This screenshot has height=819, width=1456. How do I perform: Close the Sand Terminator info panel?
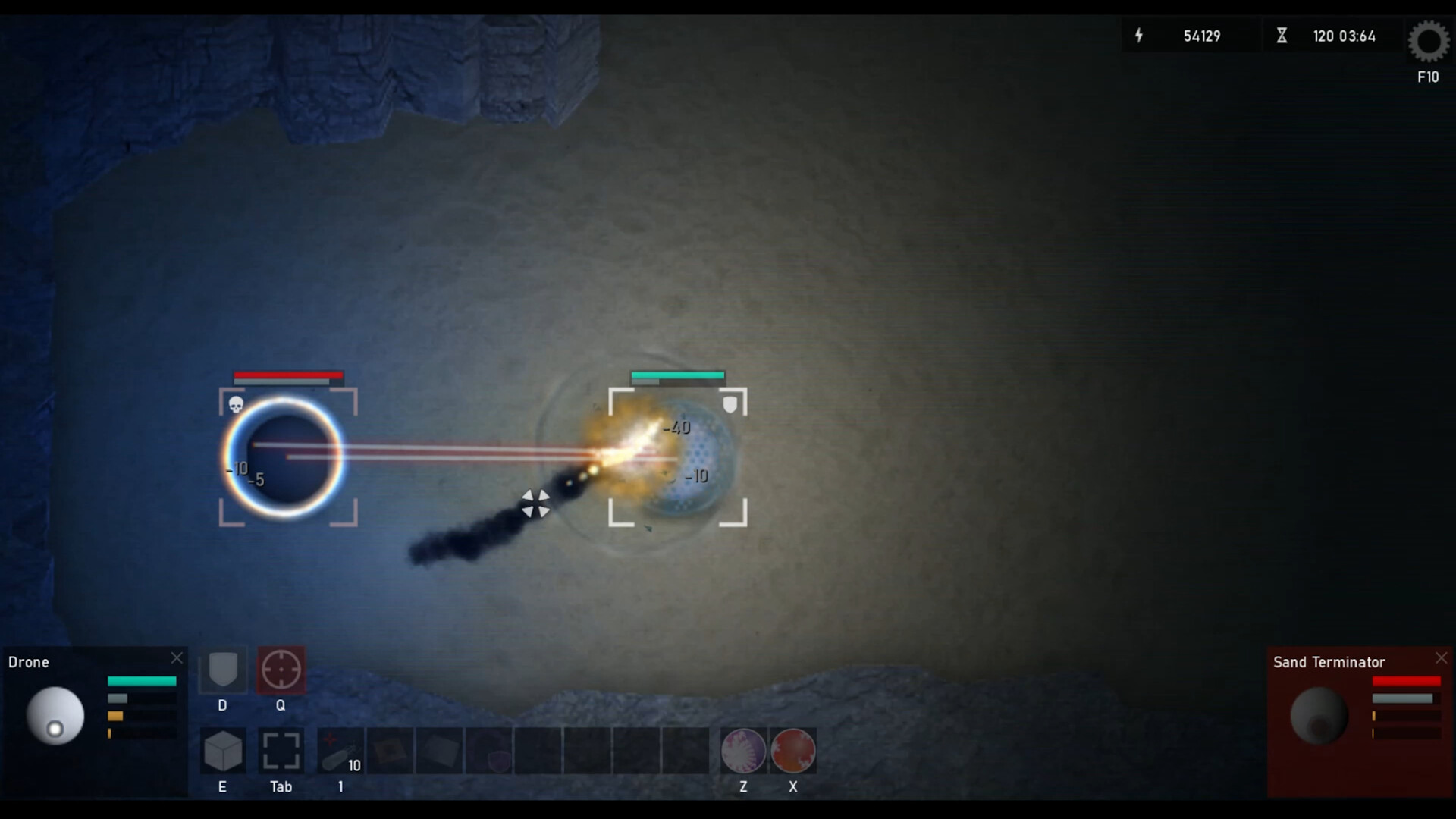[x=1440, y=657]
